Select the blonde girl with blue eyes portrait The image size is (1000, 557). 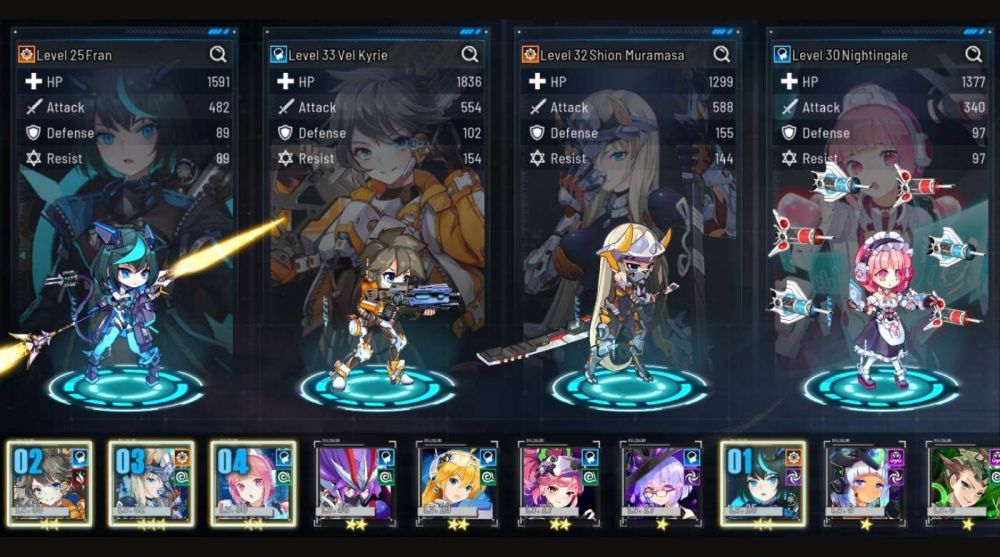[457, 483]
